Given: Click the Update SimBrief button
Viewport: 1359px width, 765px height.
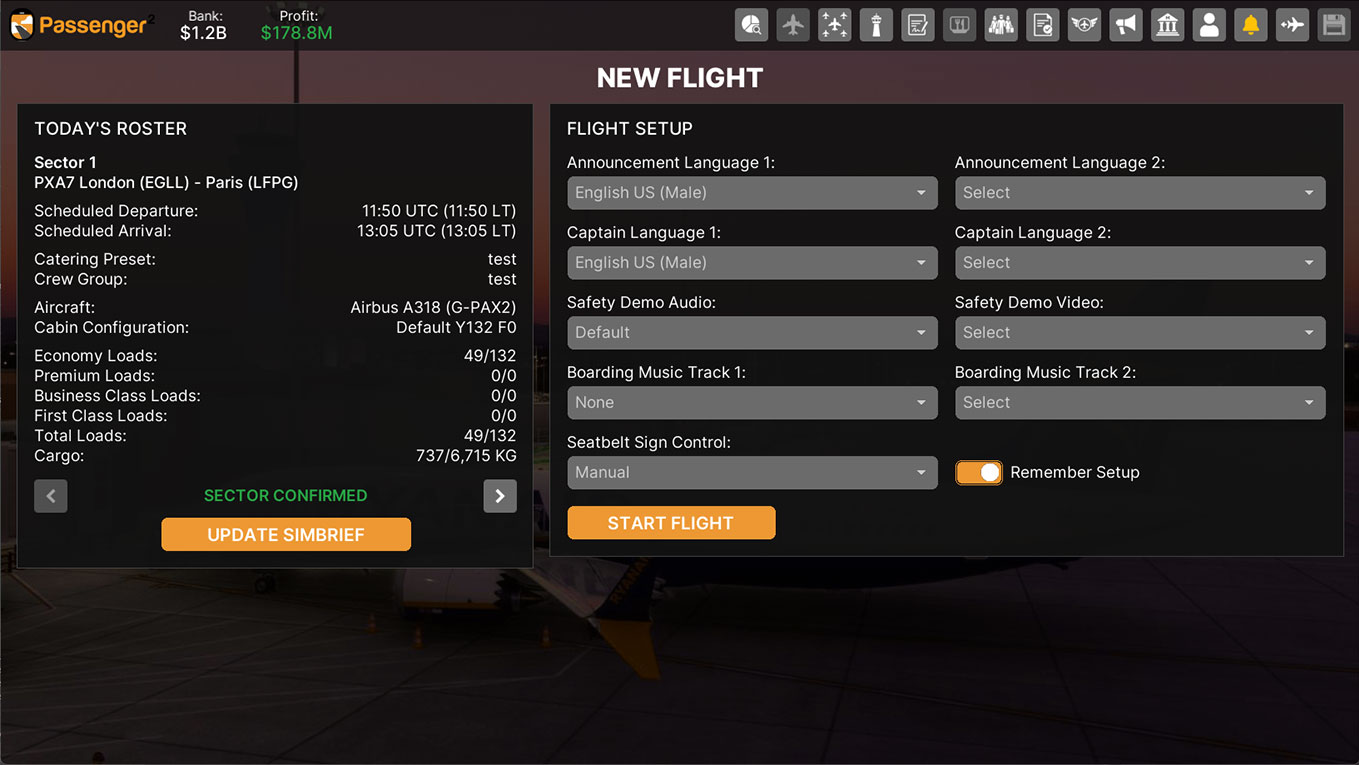Looking at the screenshot, I should tap(286, 535).
